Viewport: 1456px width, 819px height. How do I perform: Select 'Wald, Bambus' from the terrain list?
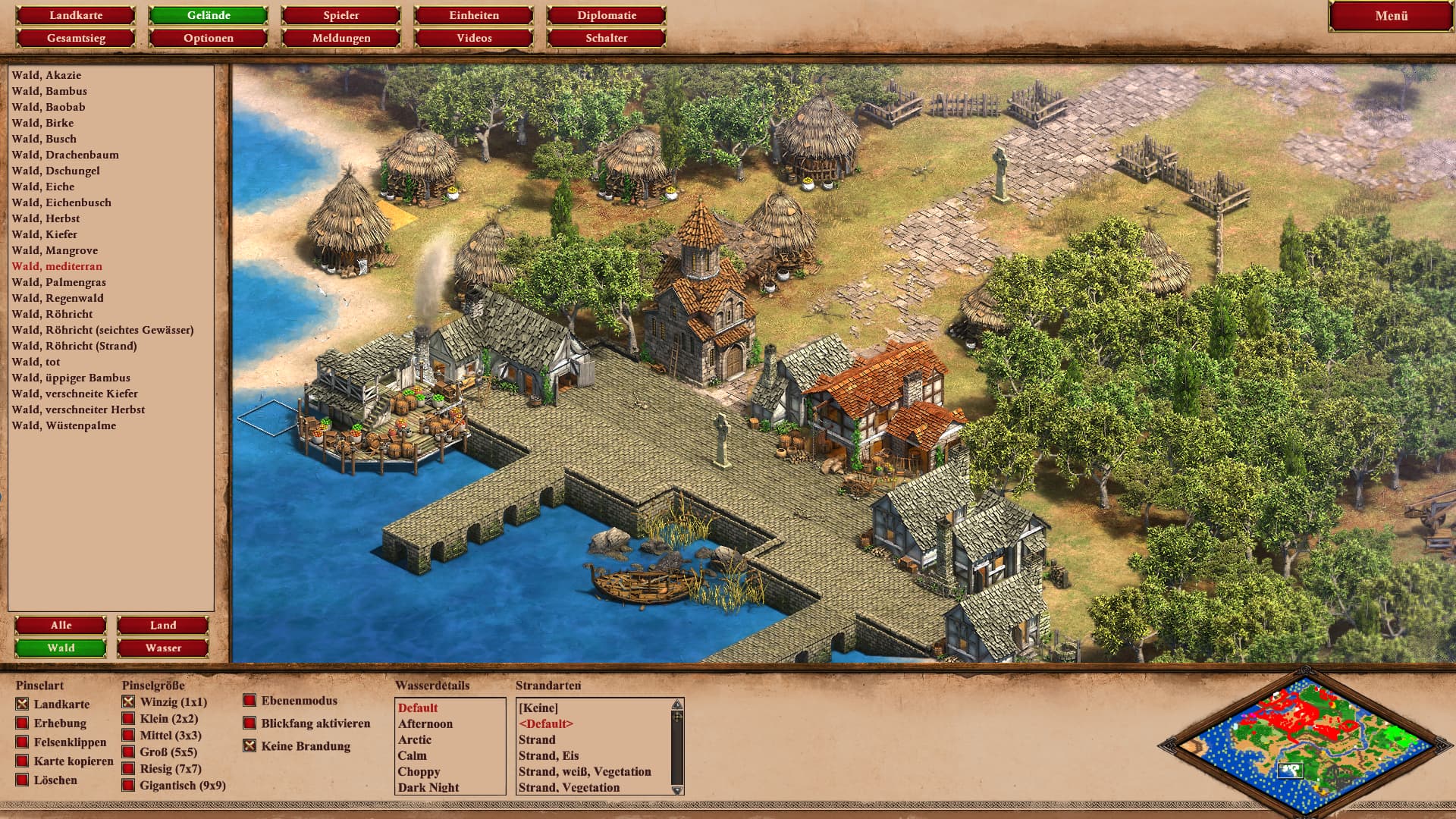tap(49, 91)
